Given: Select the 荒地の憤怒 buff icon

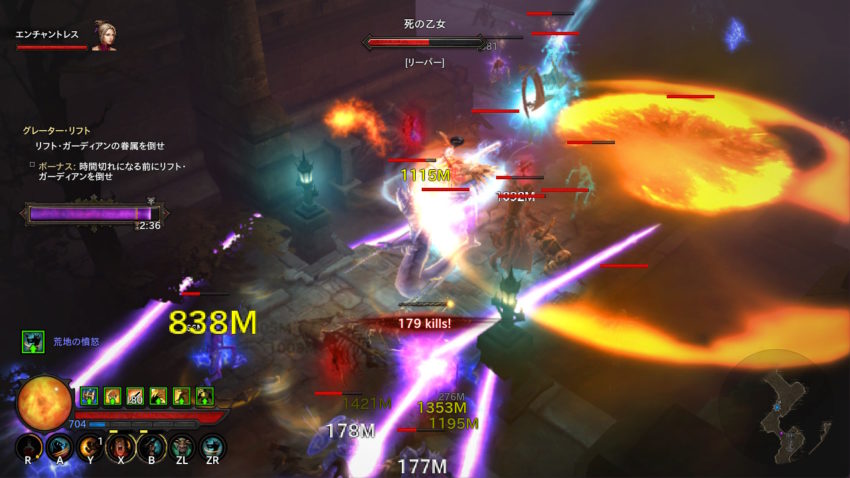Looking at the screenshot, I should click(x=33, y=342).
